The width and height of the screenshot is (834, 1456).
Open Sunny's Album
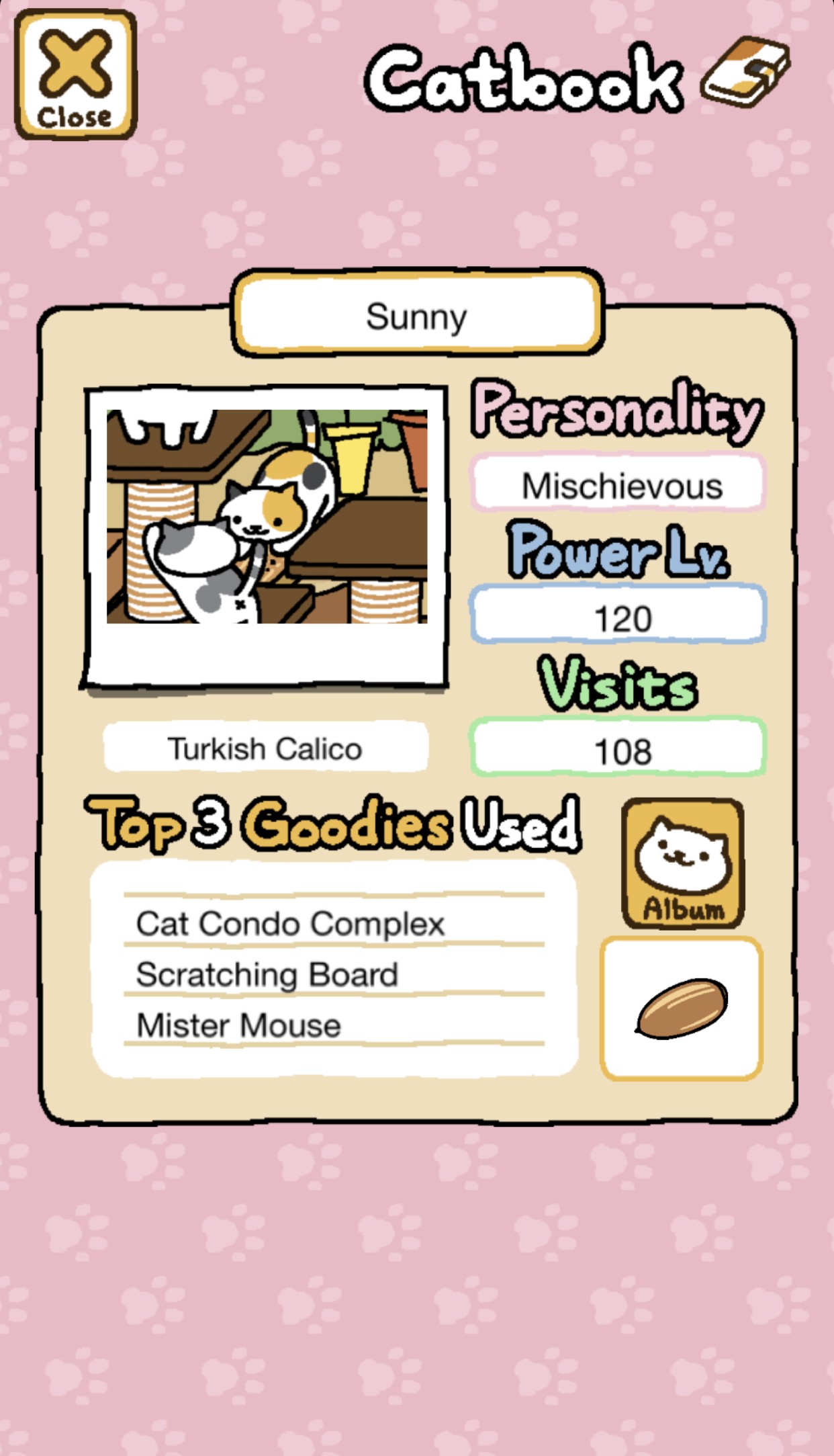682,863
